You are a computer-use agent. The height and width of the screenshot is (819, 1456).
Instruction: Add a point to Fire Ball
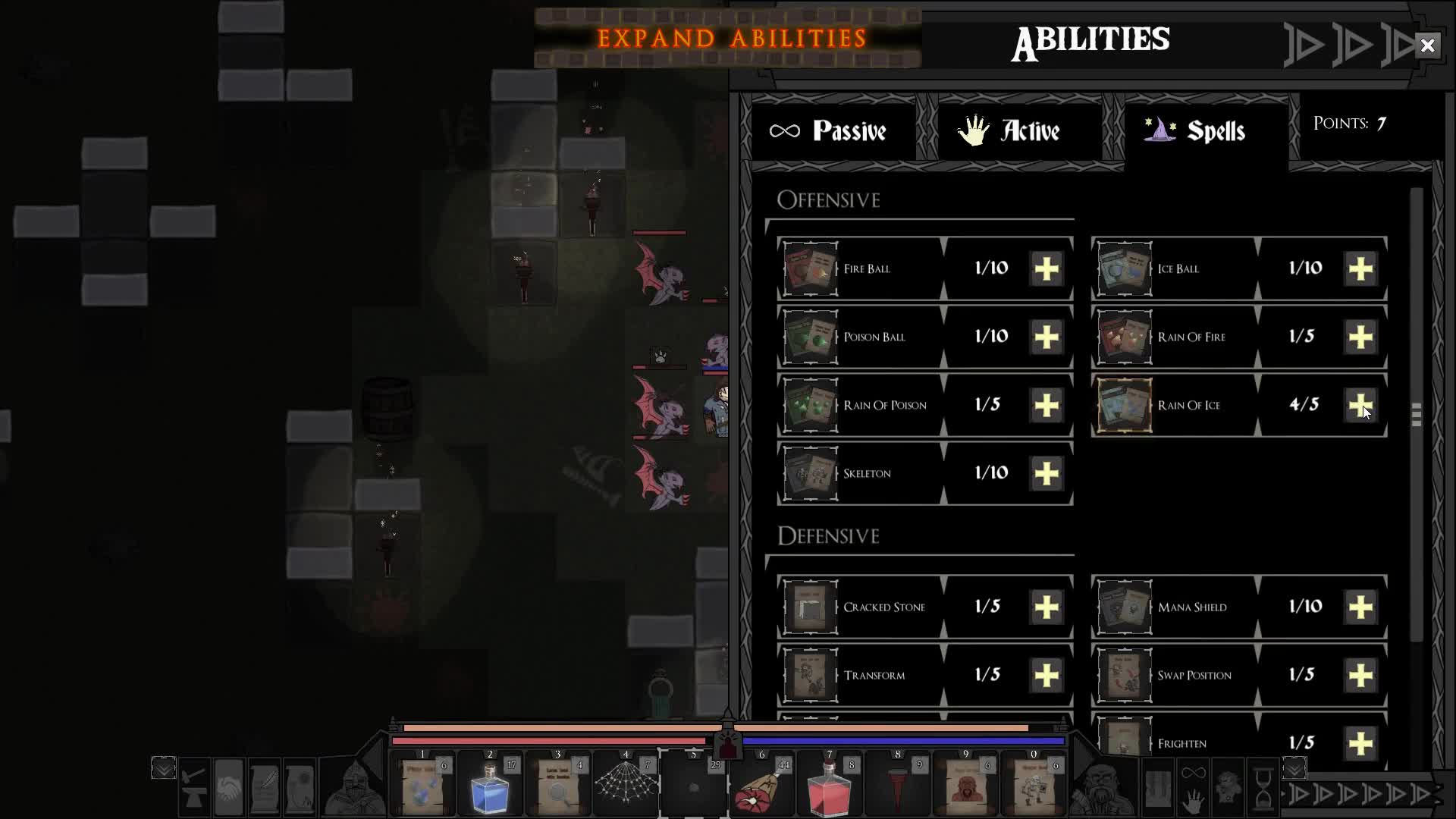[1046, 268]
